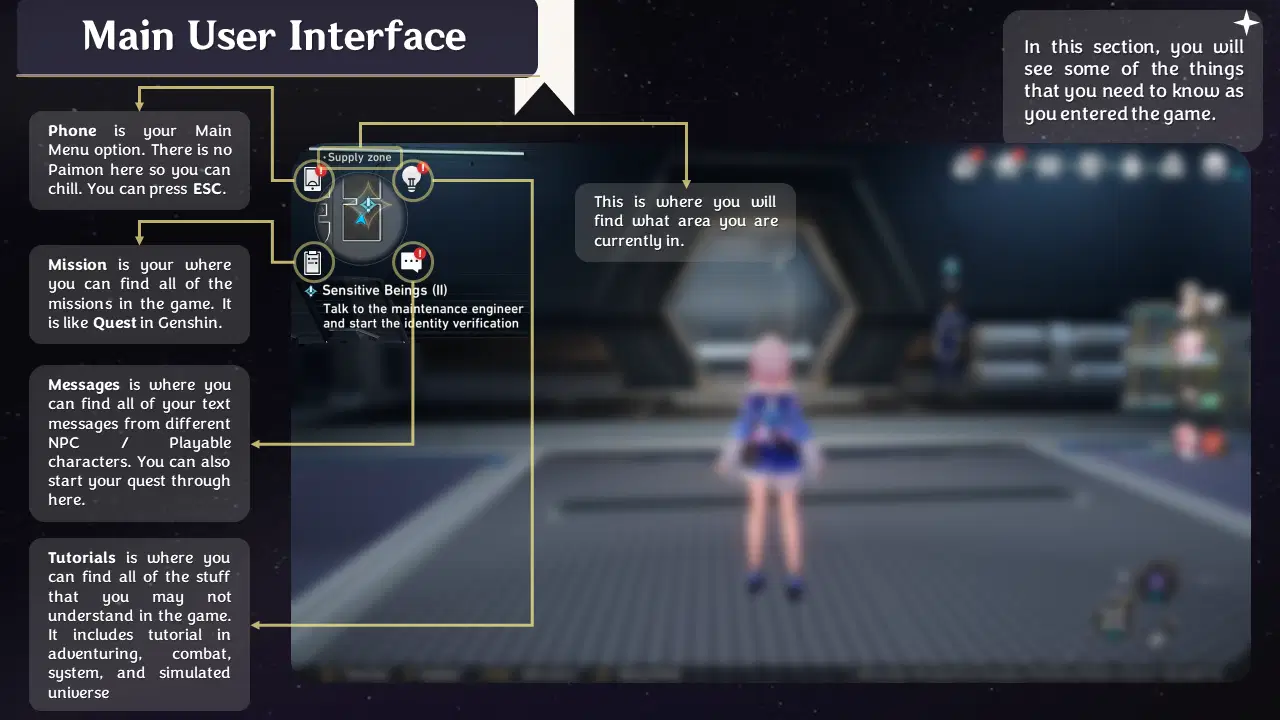Open the Phone main menu icon
This screenshot has width=1280, height=720.
(313, 180)
